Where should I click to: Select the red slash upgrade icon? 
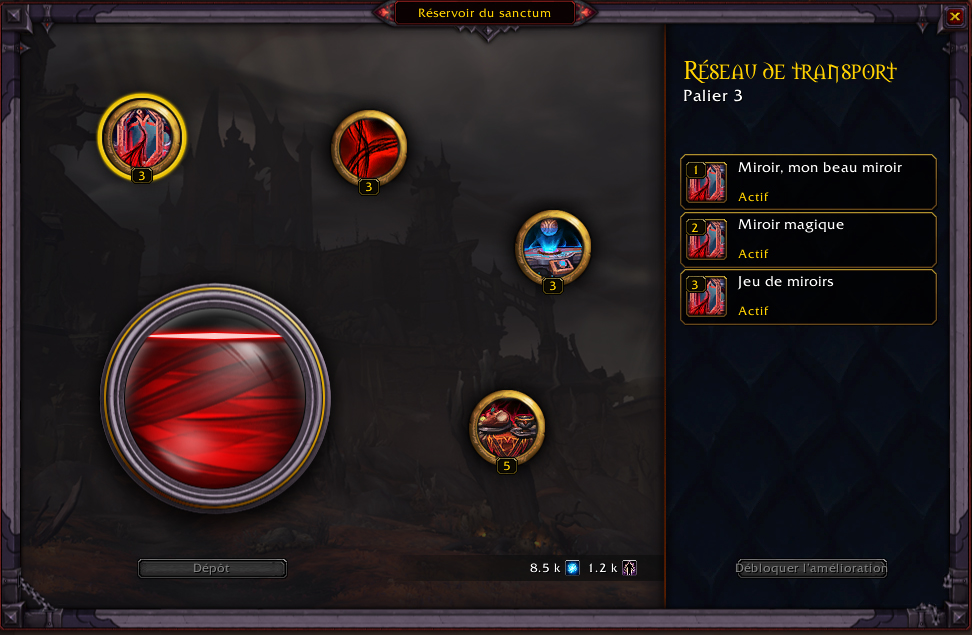pyautogui.click(x=369, y=148)
